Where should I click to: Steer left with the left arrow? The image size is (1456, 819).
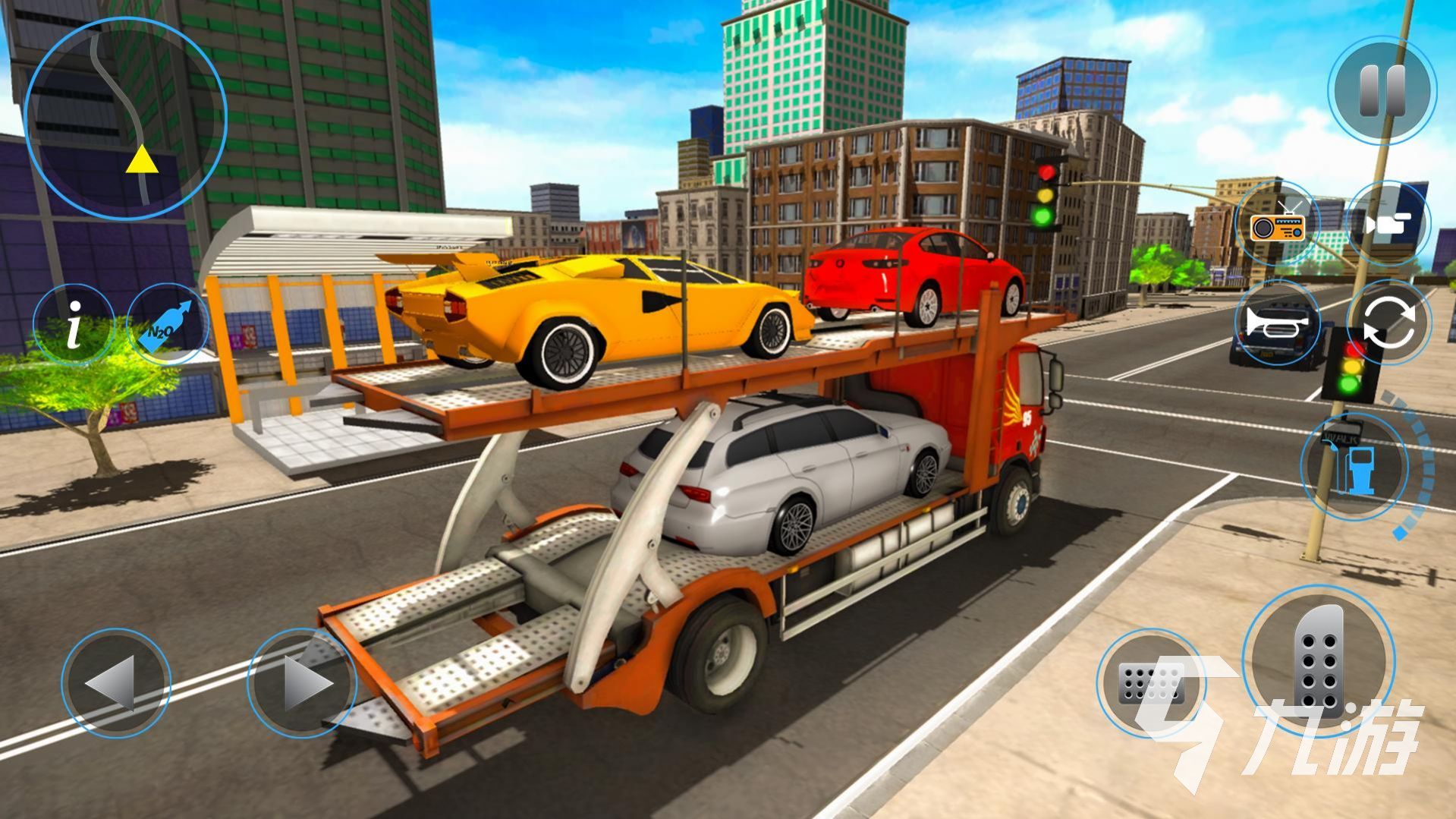click(115, 683)
